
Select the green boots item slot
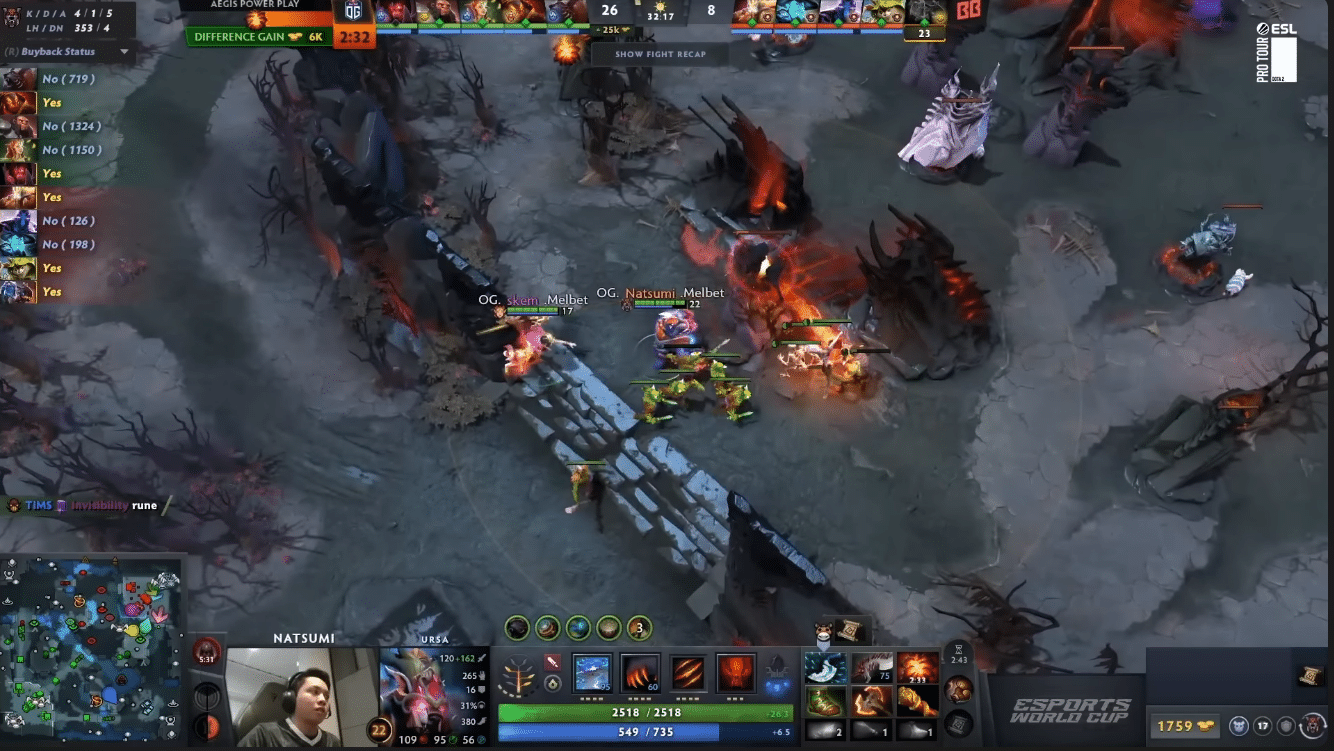click(825, 700)
